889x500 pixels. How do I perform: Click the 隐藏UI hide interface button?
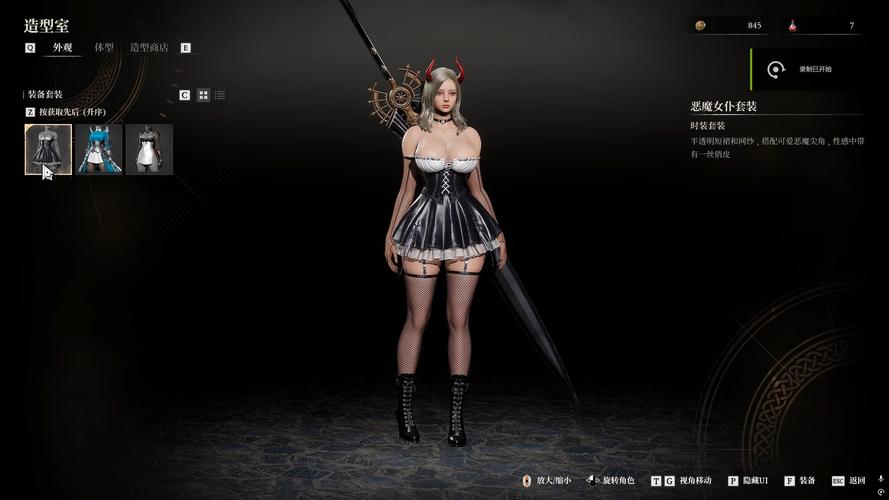[x=749, y=481]
